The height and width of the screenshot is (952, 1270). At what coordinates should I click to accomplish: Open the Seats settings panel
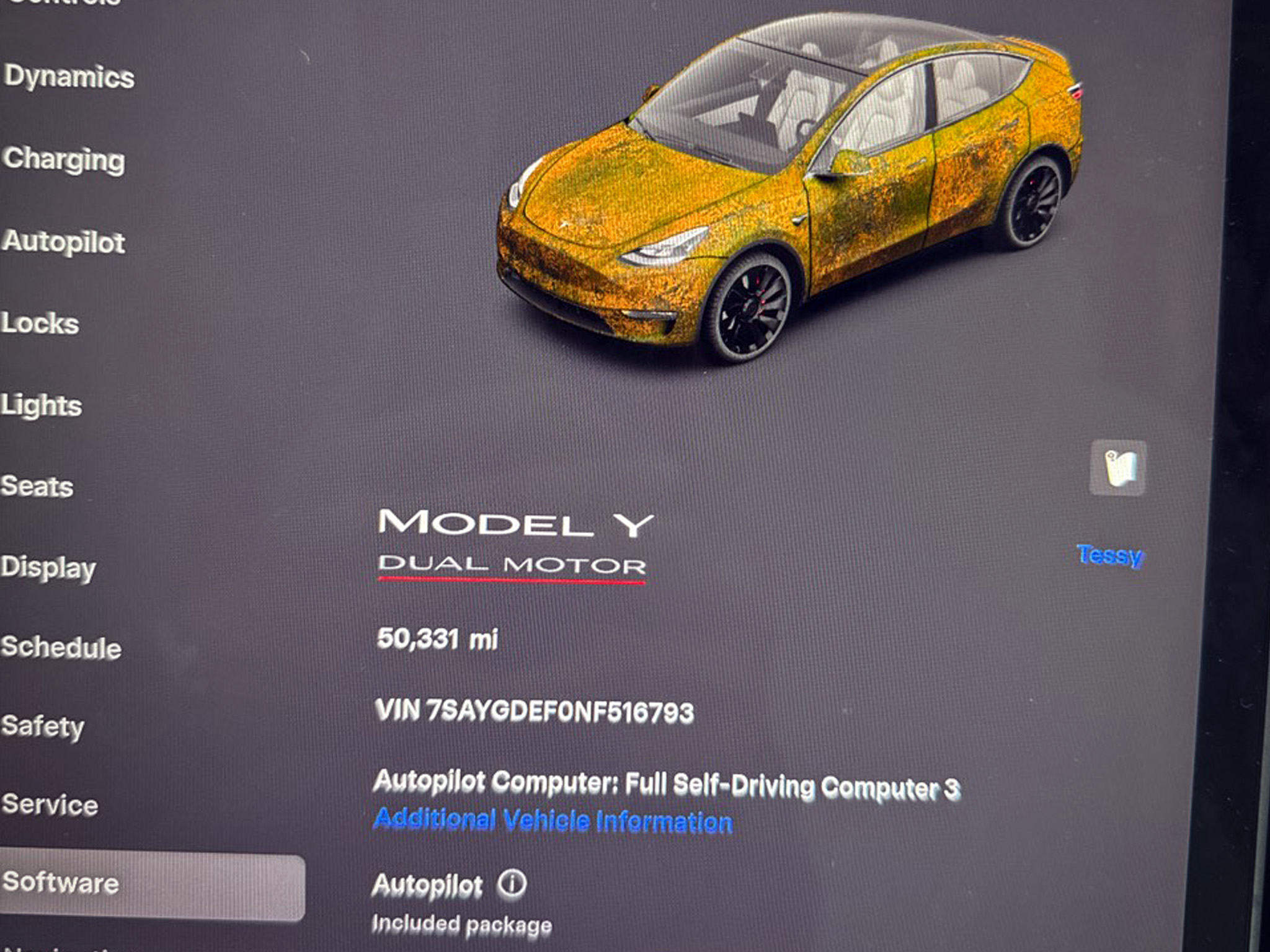37,487
